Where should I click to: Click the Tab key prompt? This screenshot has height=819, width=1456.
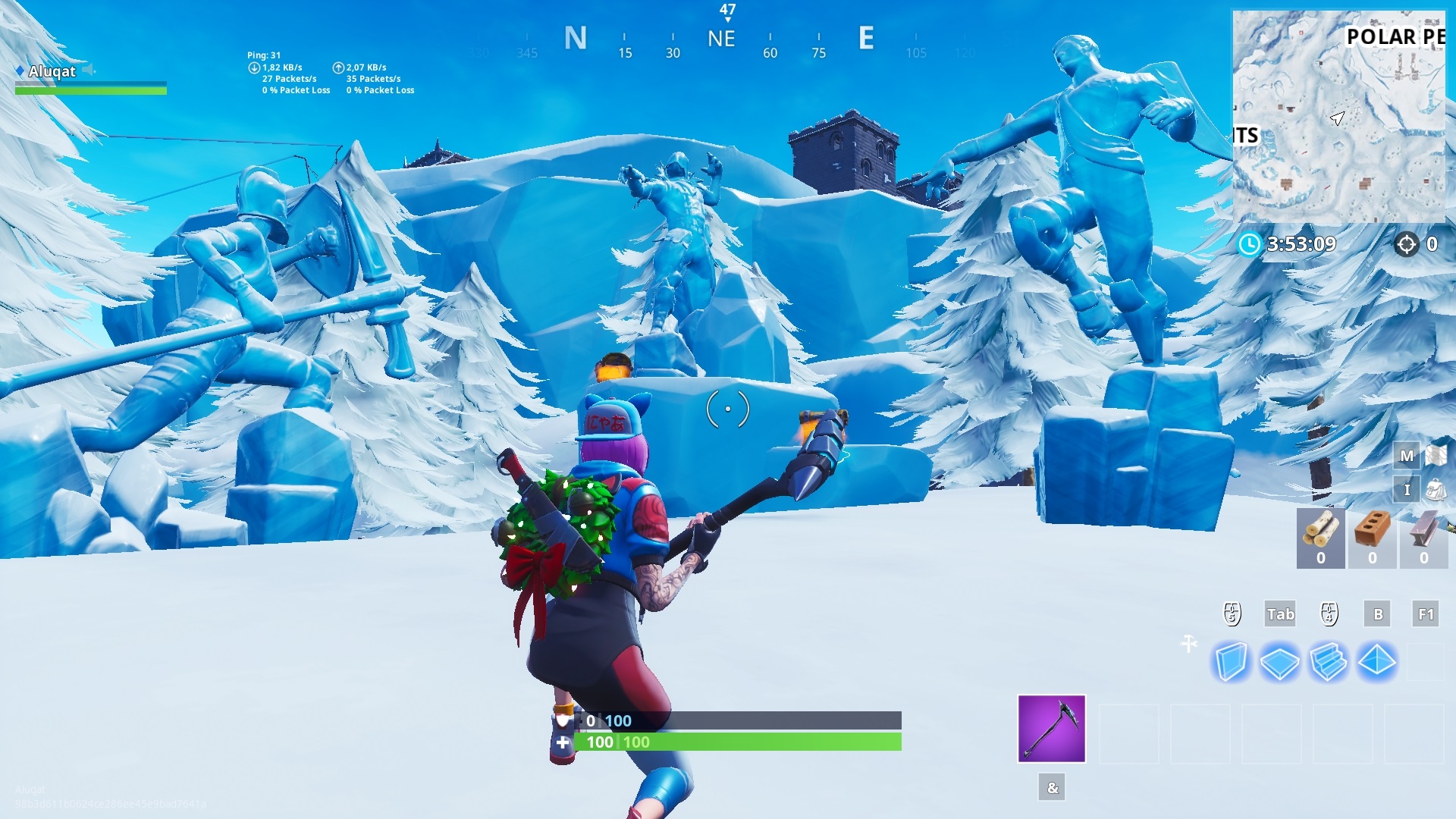point(1280,614)
